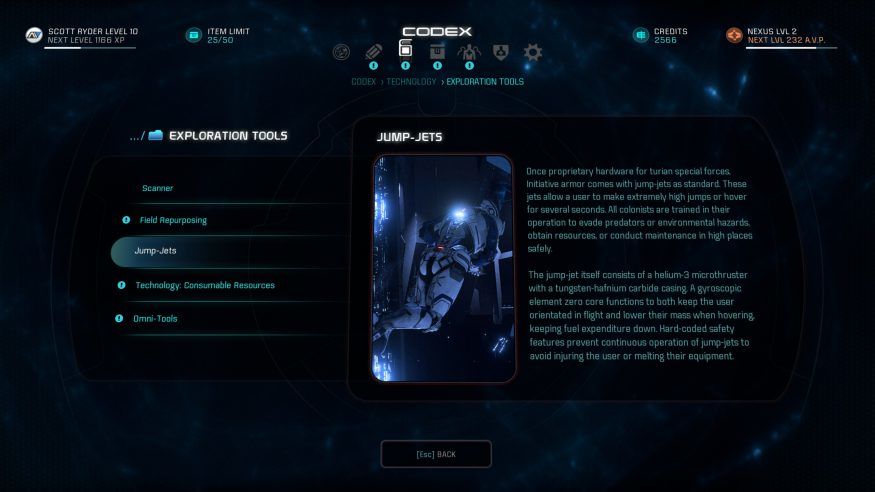875x492 pixels.
Task: Switch to the map globe tab
Action: (342, 52)
